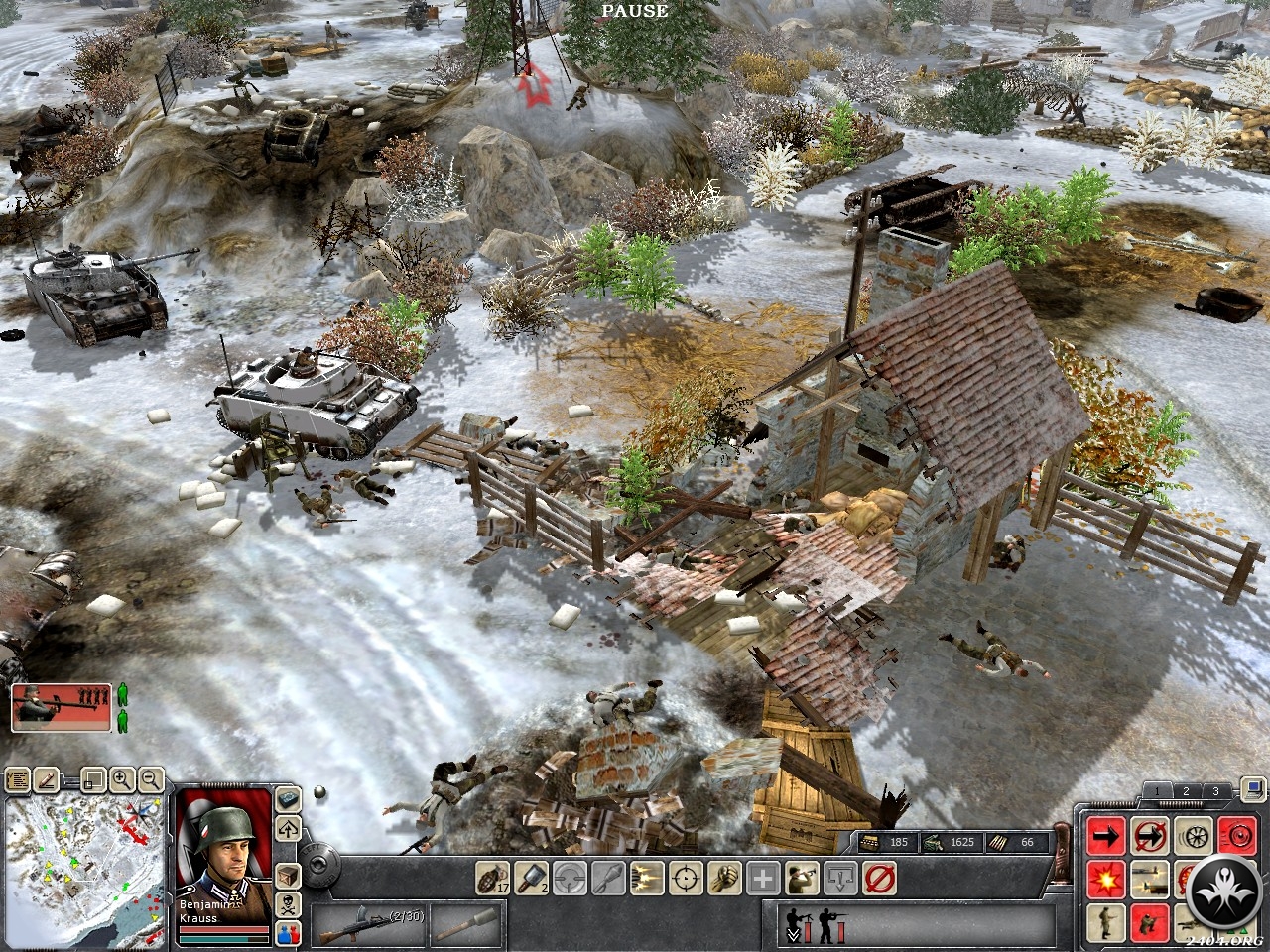Click the skull and crossbones button
1270x952 pixels.
tap(289, 903)
